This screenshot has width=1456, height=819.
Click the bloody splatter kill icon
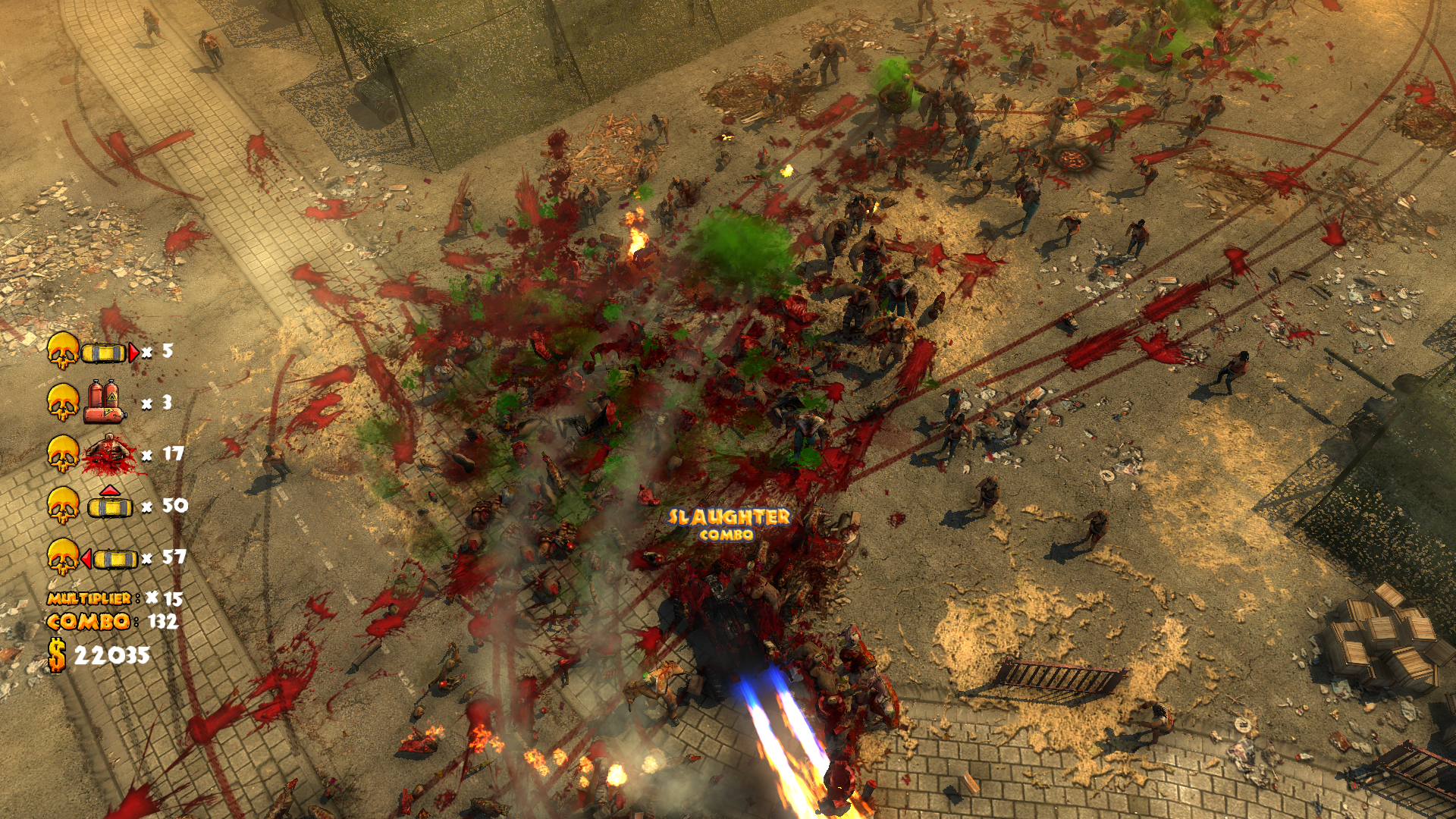coord(110,454)
